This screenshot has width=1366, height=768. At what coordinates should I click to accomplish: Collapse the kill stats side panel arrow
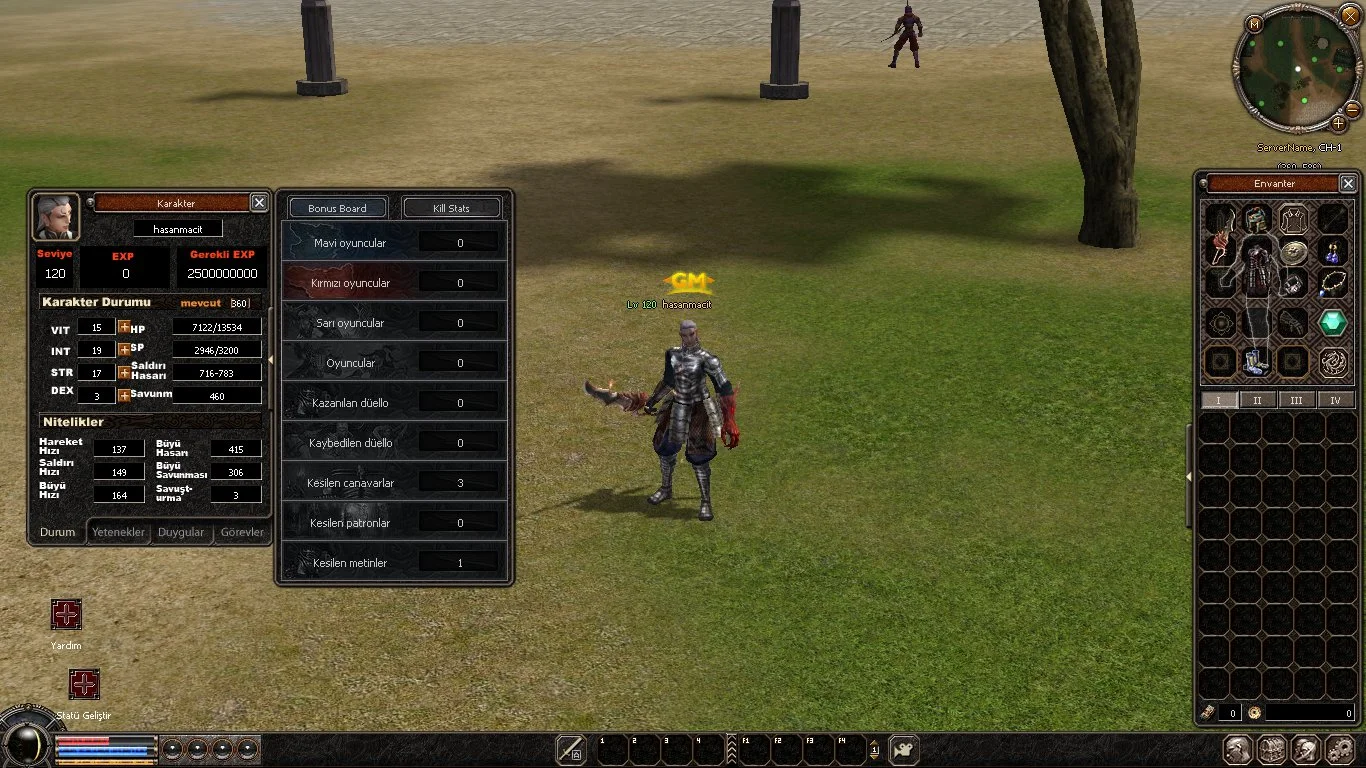[270, 360]
